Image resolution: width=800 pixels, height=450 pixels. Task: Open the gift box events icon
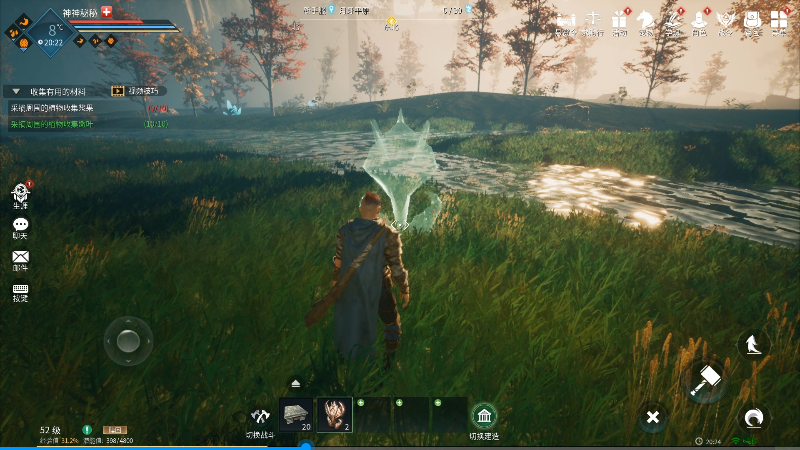click(x=620, y=19)
